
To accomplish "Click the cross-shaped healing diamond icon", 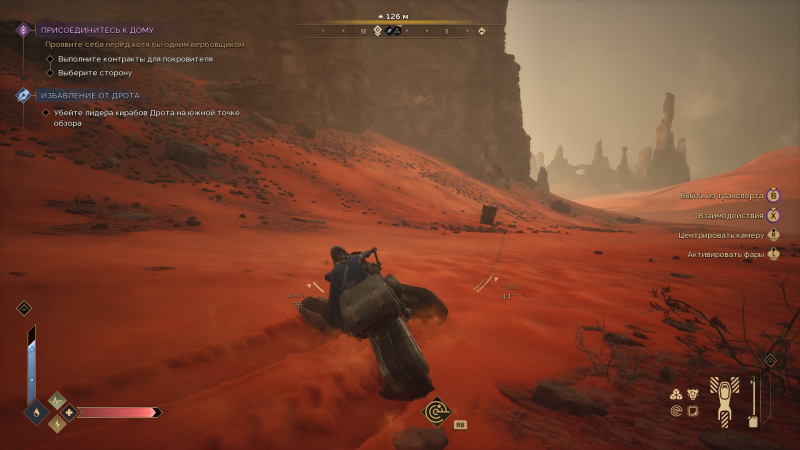I will coord(69,412).
